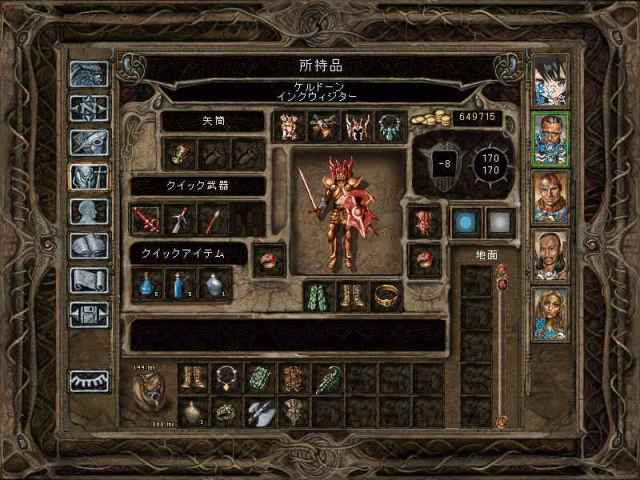
Task: Choose the blue color swatch
Action: click(464, 222)
